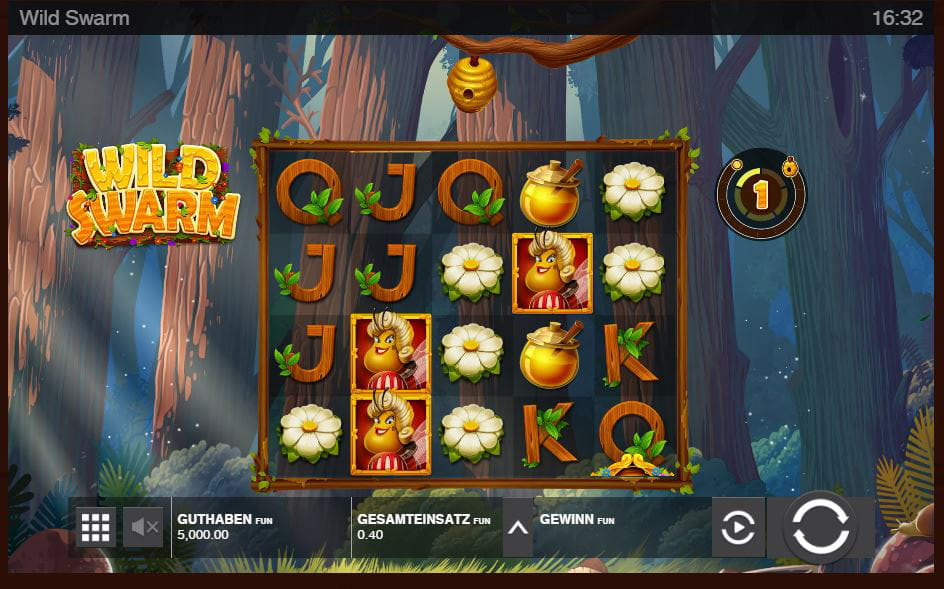Open the autoplay options

(x=738, y=527)
